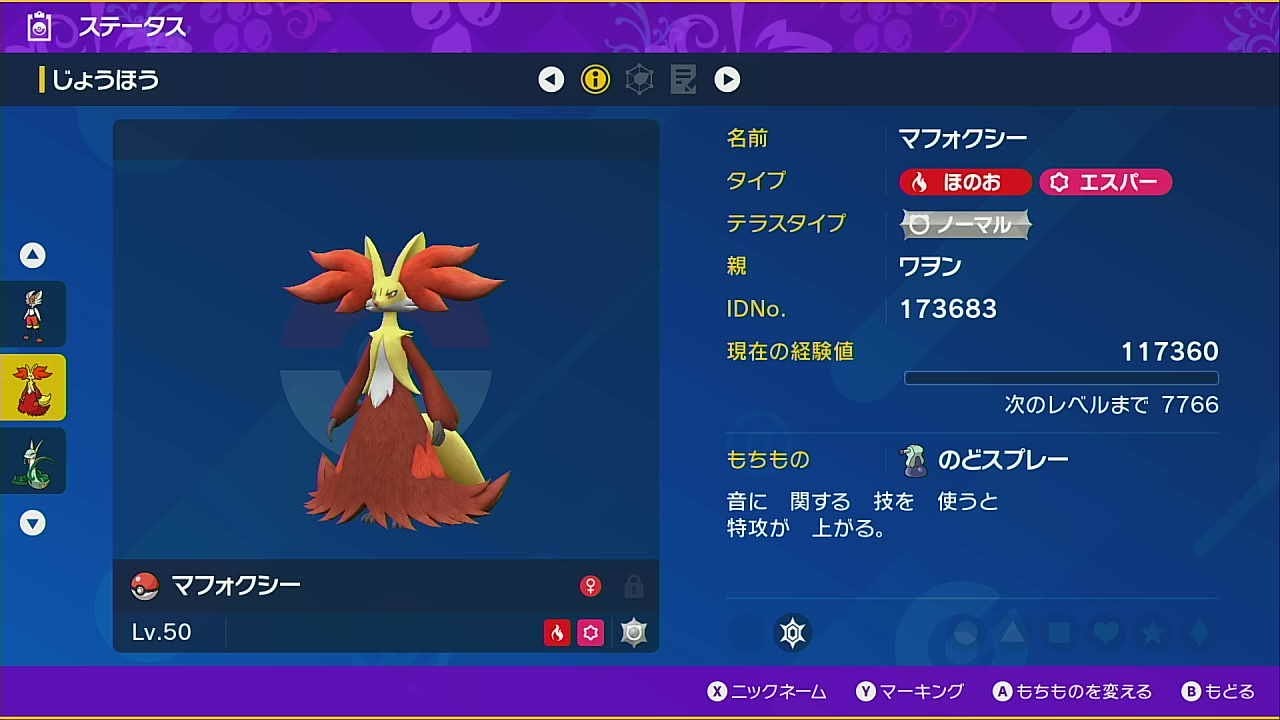Click the down arrow below the party list
This screenshot has width=1280, height=720.
[33, 523]
